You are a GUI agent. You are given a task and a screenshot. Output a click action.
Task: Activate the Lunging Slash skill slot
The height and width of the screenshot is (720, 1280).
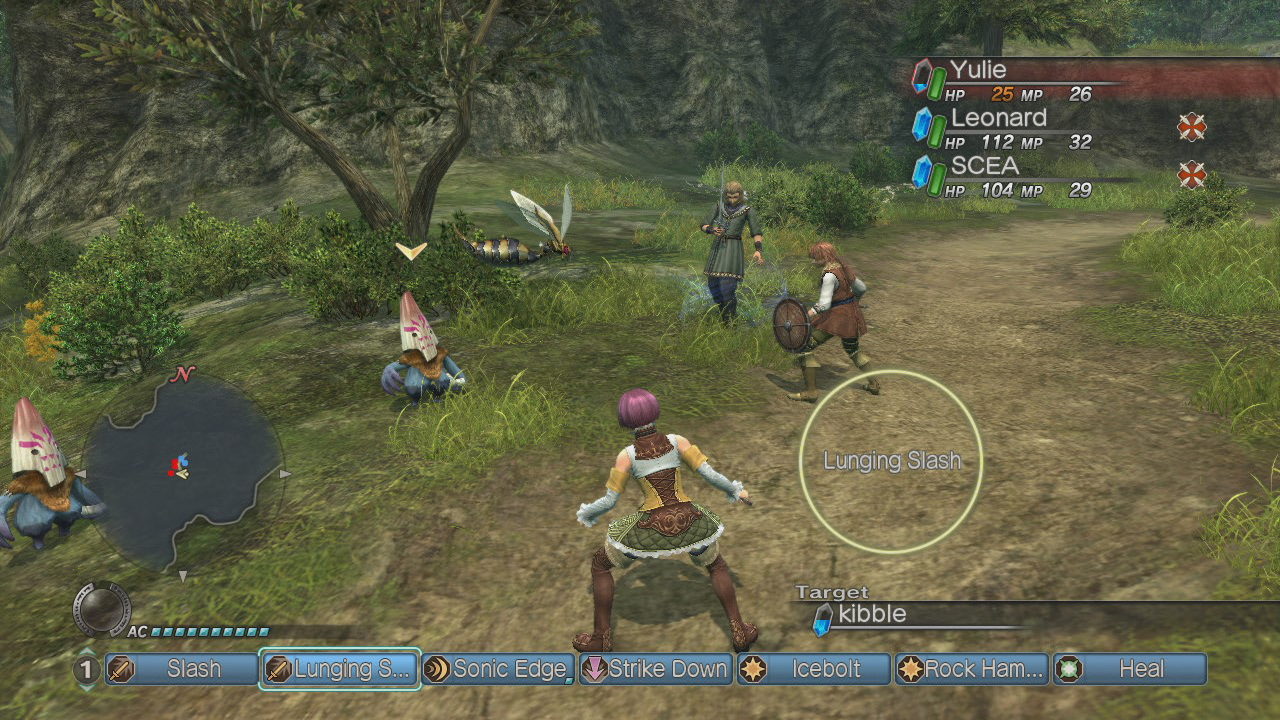point(340,669)
